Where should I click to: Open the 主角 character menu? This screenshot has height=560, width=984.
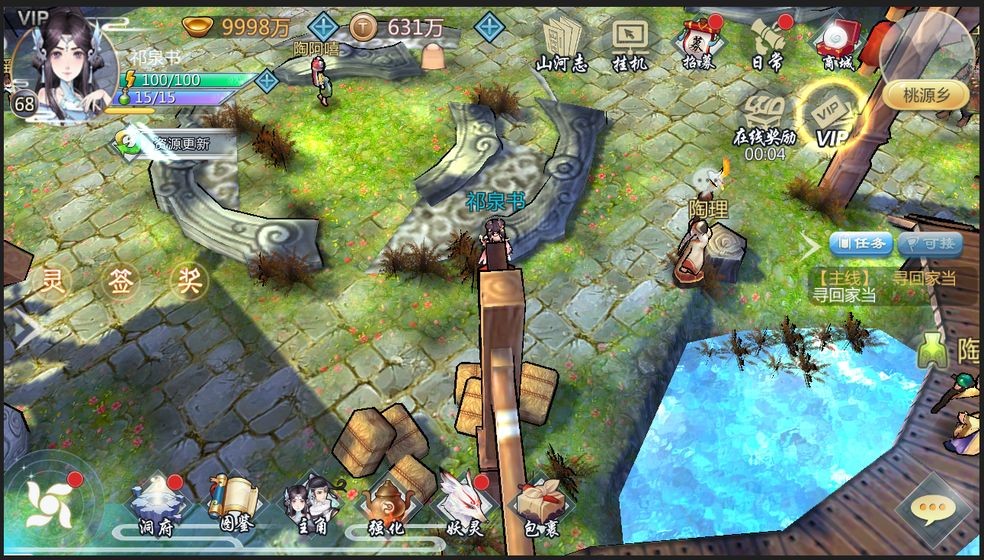307,506
